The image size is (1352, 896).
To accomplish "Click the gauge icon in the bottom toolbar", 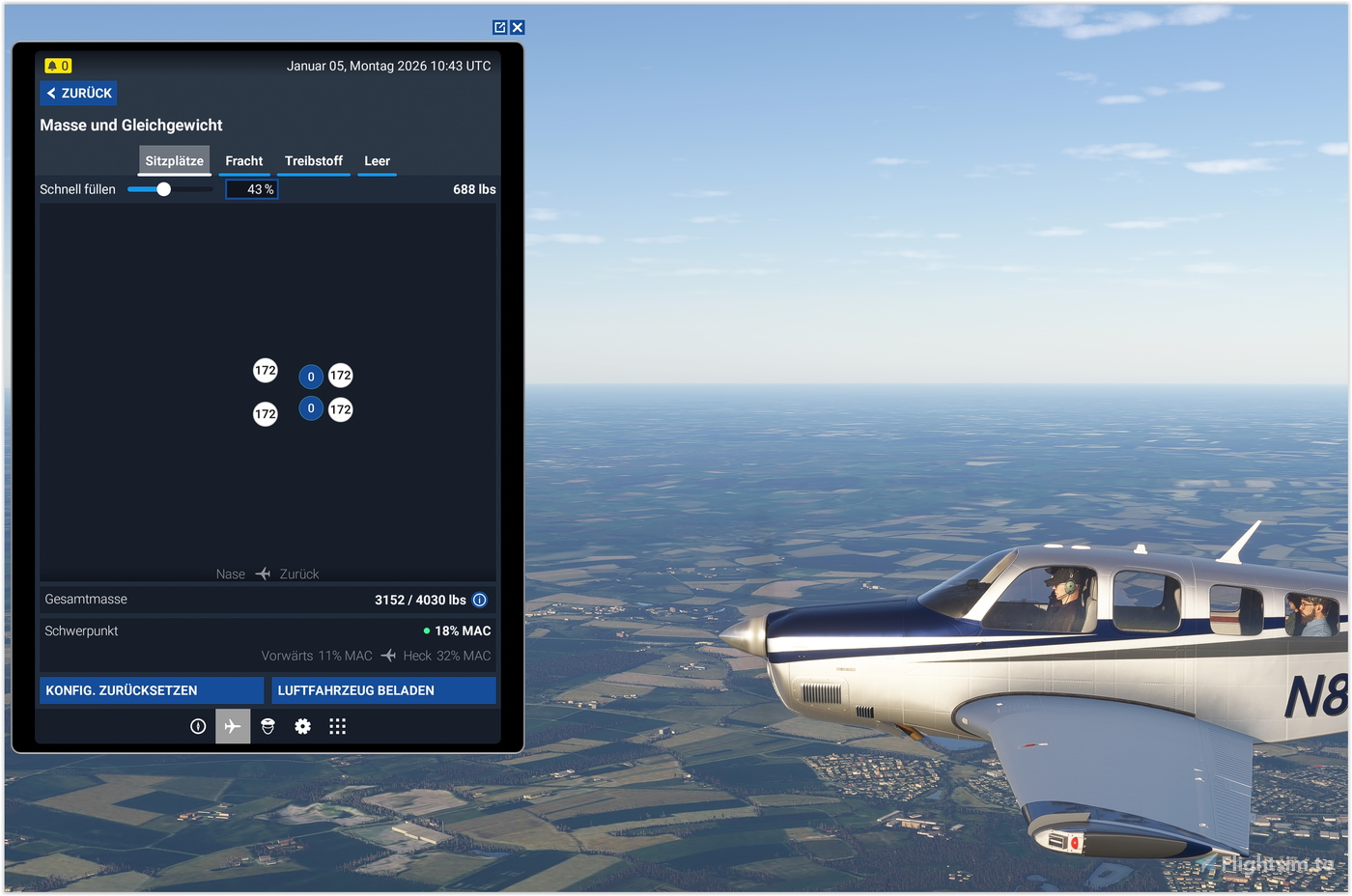I will click(198, 726).
